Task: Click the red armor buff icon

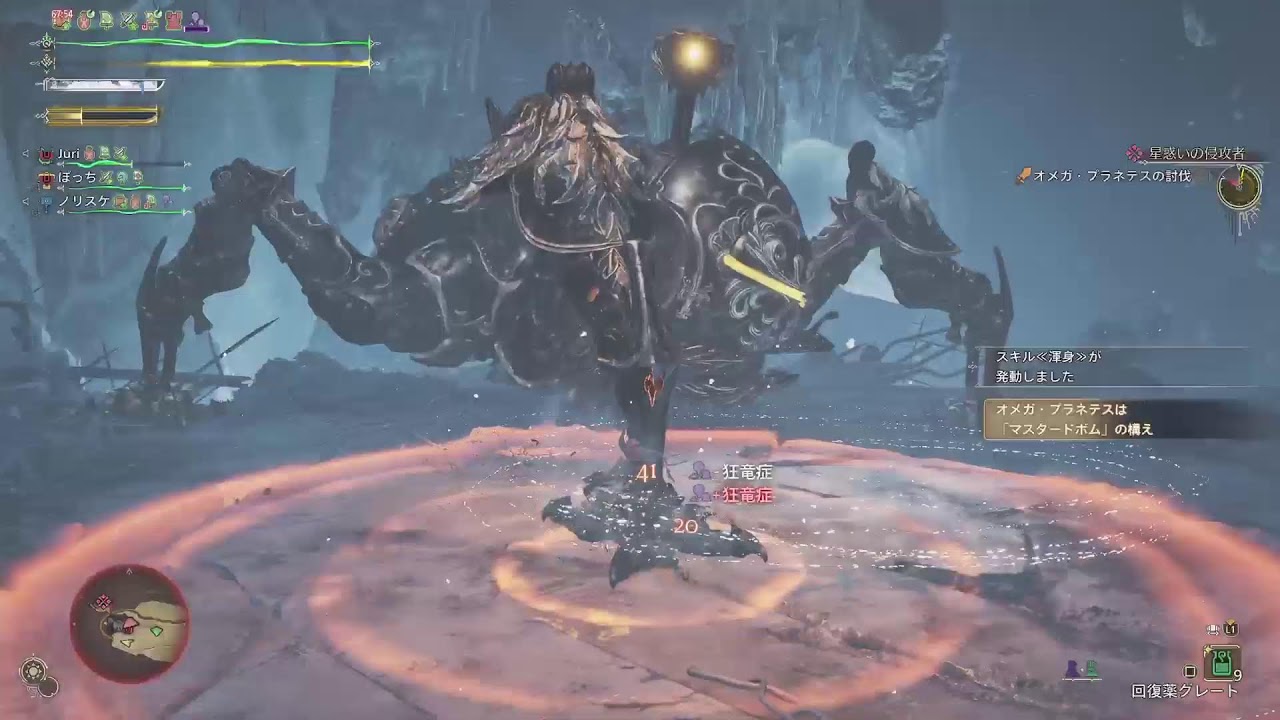Action: tap(174, 19)
